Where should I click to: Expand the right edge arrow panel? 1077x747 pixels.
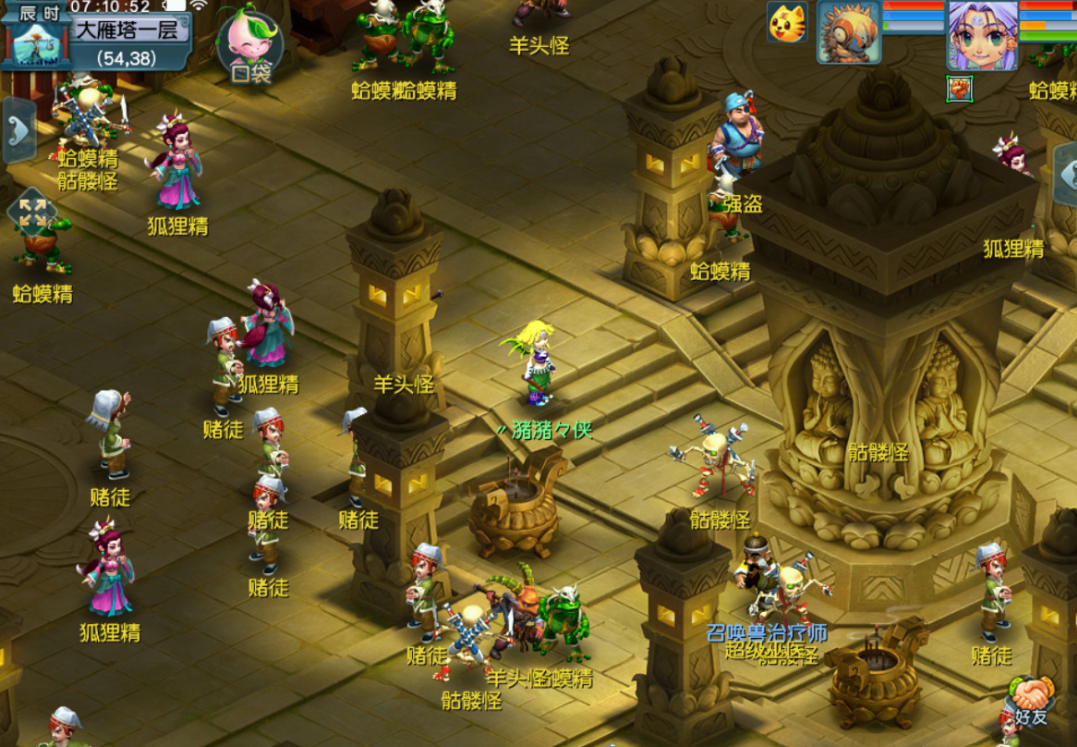click(x=1065, y=172)
